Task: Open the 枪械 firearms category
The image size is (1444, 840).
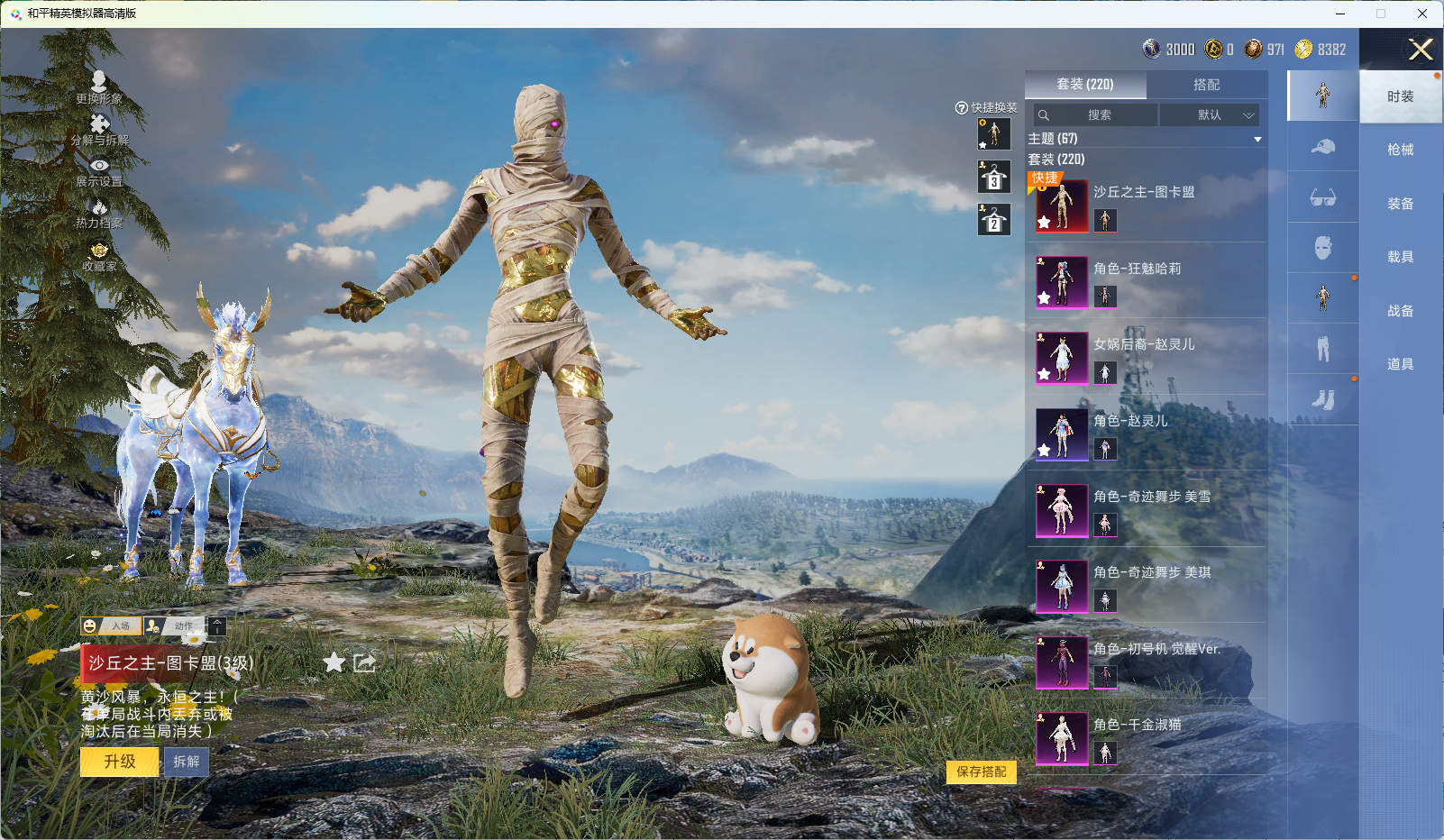Action: [1400, 150]
